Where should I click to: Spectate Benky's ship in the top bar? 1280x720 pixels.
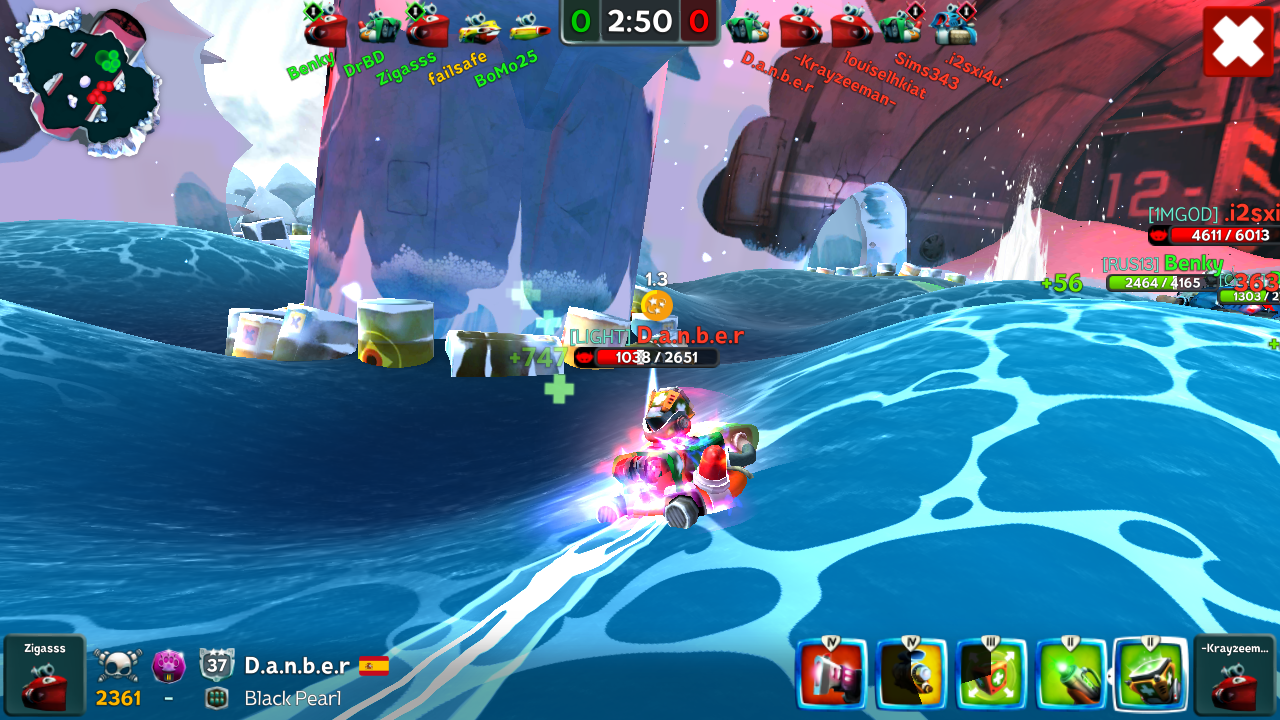click(x=325, y=27)
